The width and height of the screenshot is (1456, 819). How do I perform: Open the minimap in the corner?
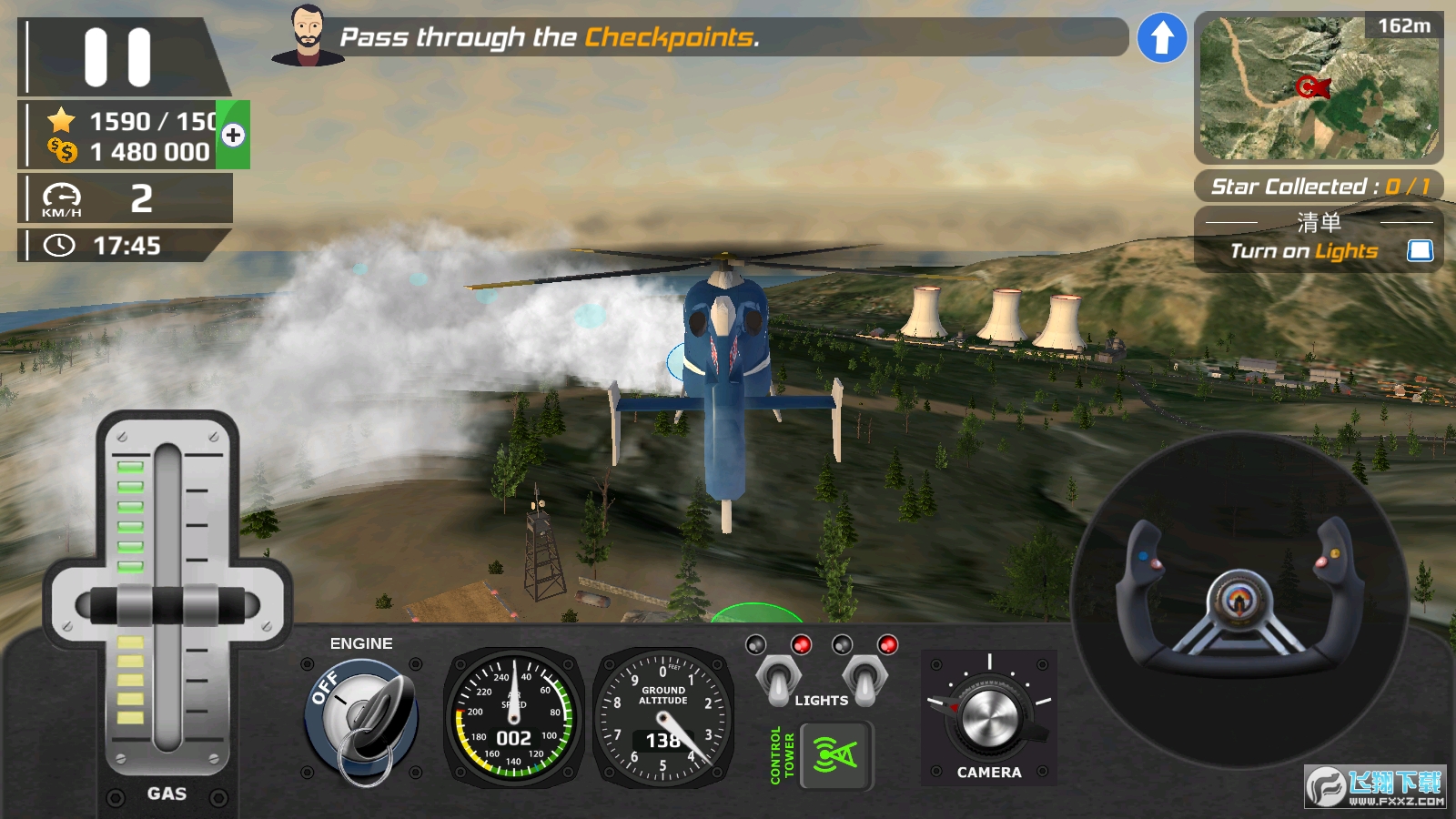coord(1319,87)
